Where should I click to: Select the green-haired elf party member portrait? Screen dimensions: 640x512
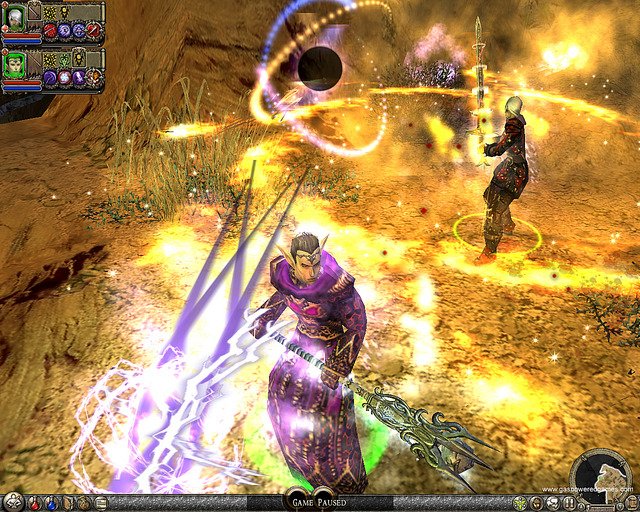pos(13,62)
